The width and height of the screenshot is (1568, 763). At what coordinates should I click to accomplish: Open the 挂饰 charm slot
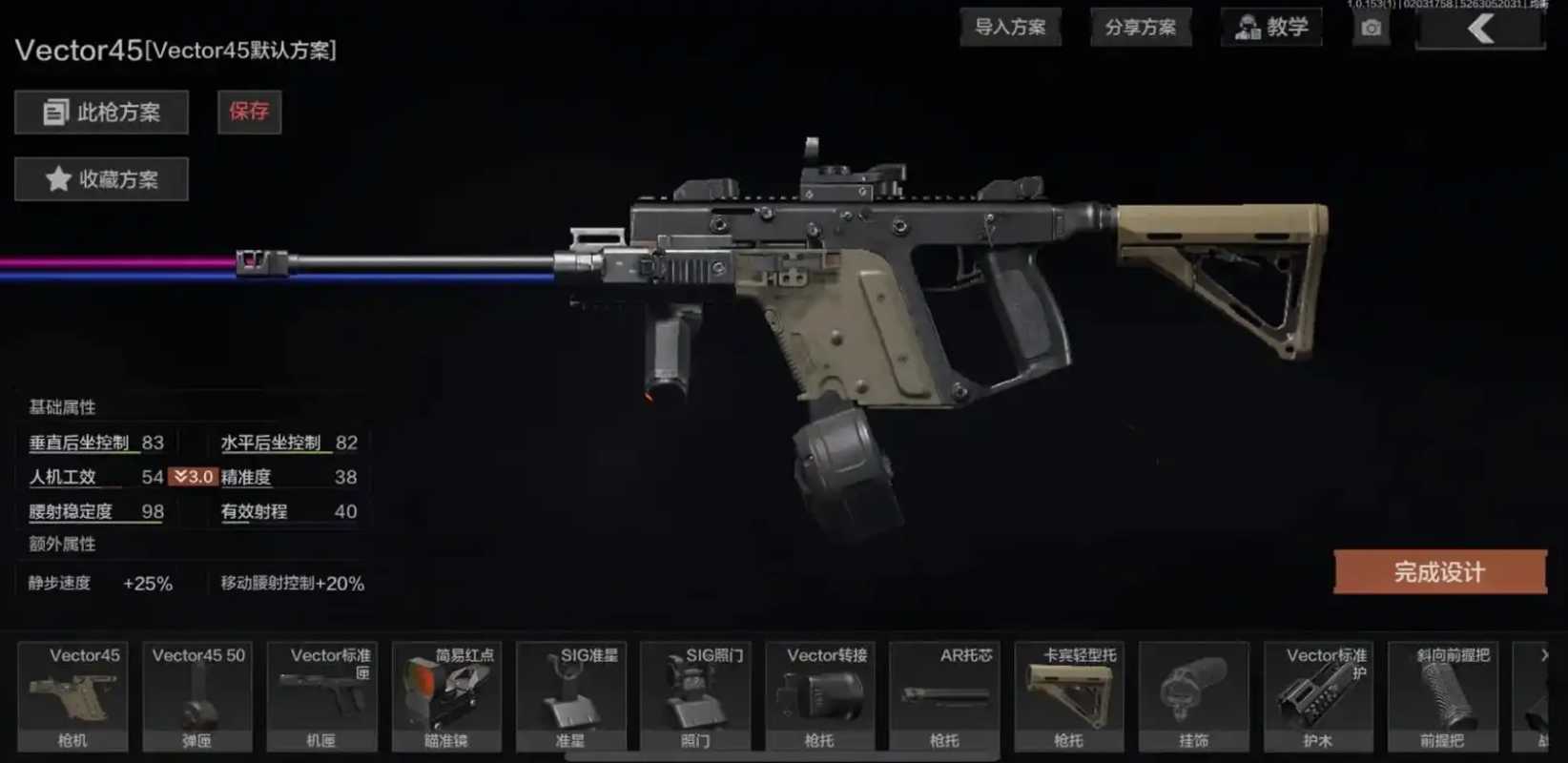click(x=1193, y=696)
